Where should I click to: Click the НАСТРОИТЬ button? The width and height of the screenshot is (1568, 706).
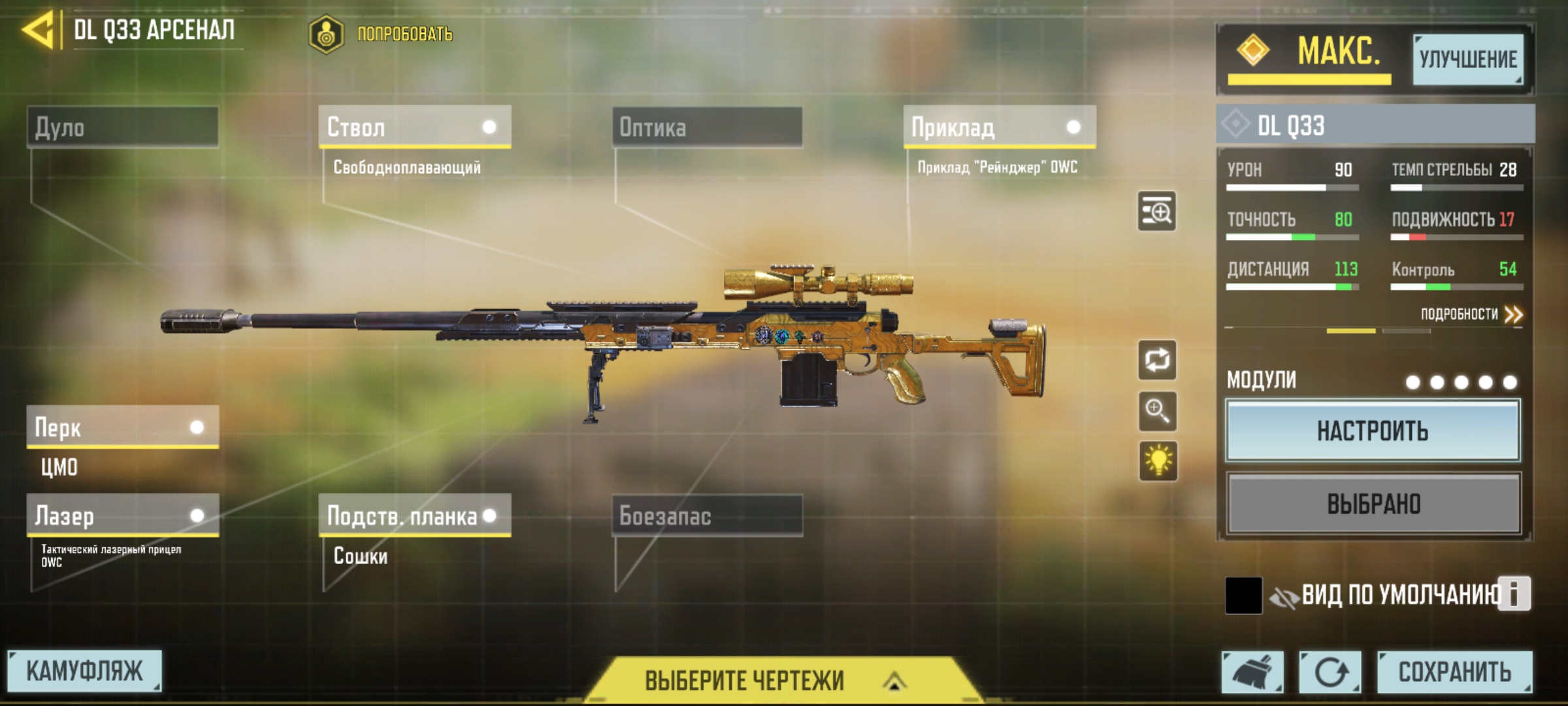click(x=1373, y=431)
